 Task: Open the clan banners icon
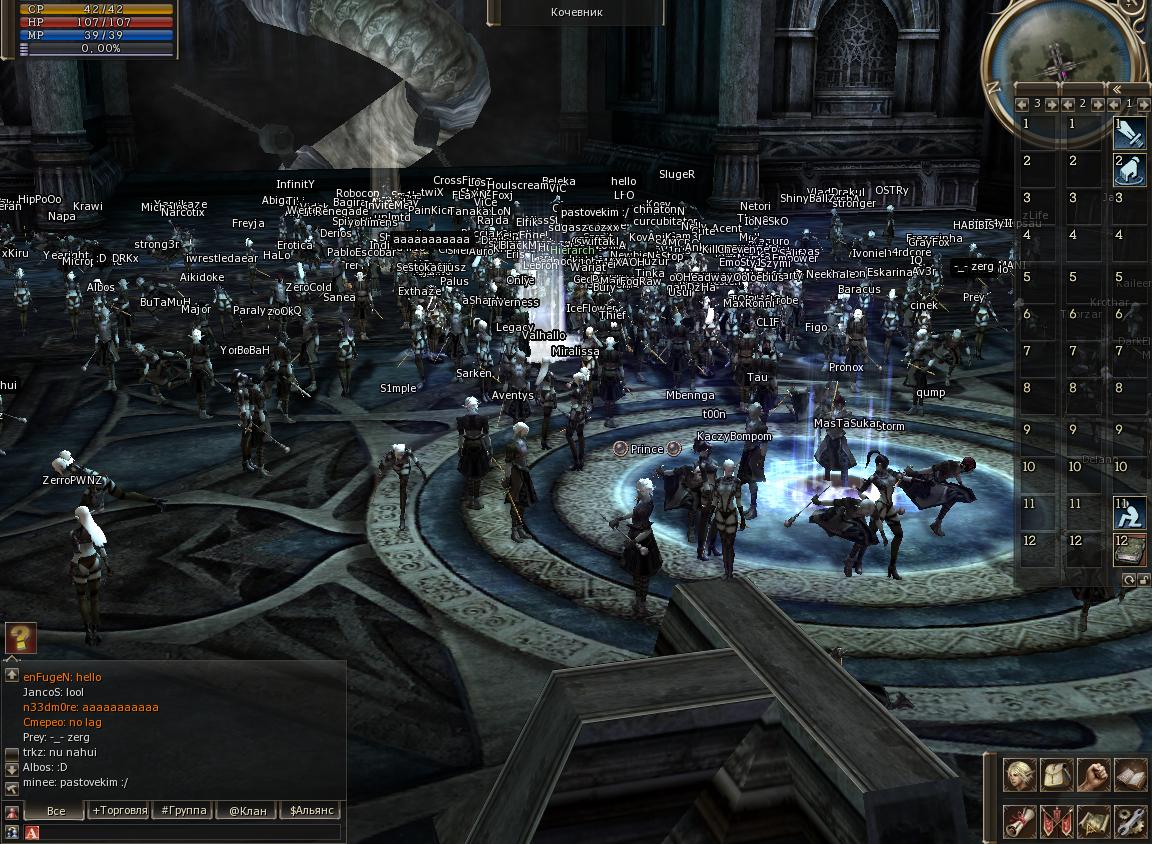1057,820
